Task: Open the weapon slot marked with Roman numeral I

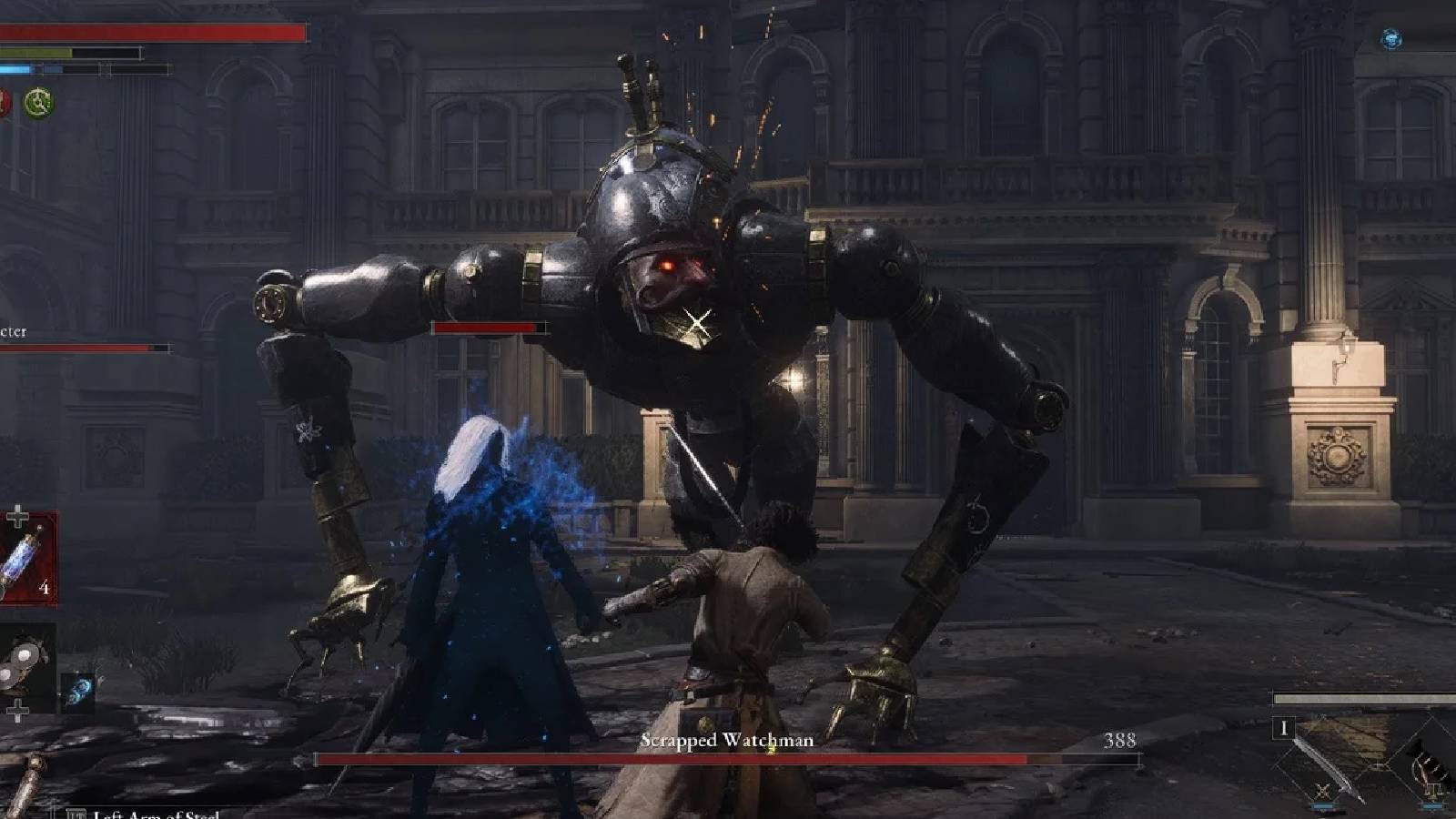Action: tap(1285, 726)
